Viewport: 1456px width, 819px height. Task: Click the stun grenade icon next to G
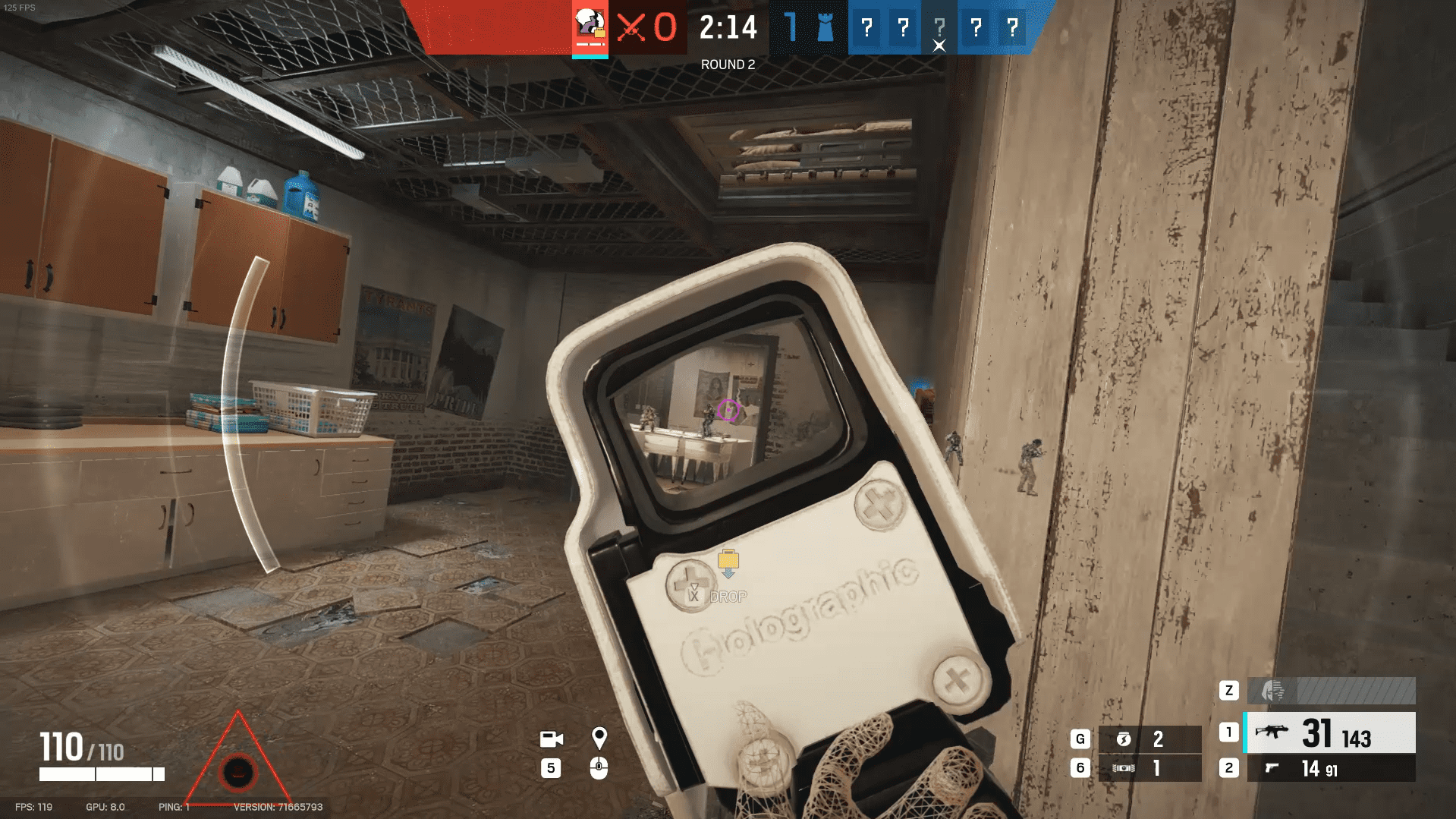pyautogui.click(x=1126, y=738)
